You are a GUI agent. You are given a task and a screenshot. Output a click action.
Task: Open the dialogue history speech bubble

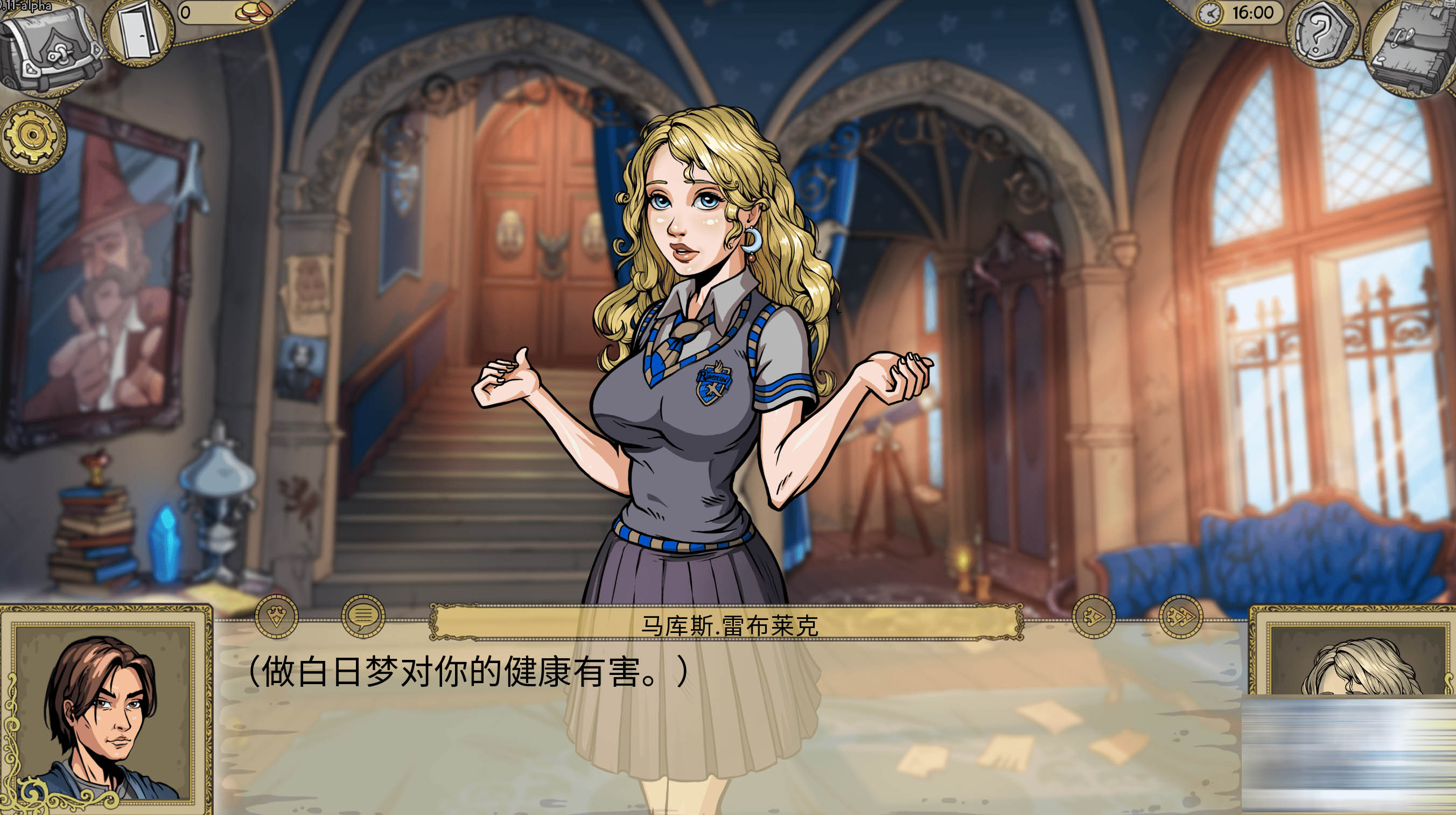click(363, 616)
